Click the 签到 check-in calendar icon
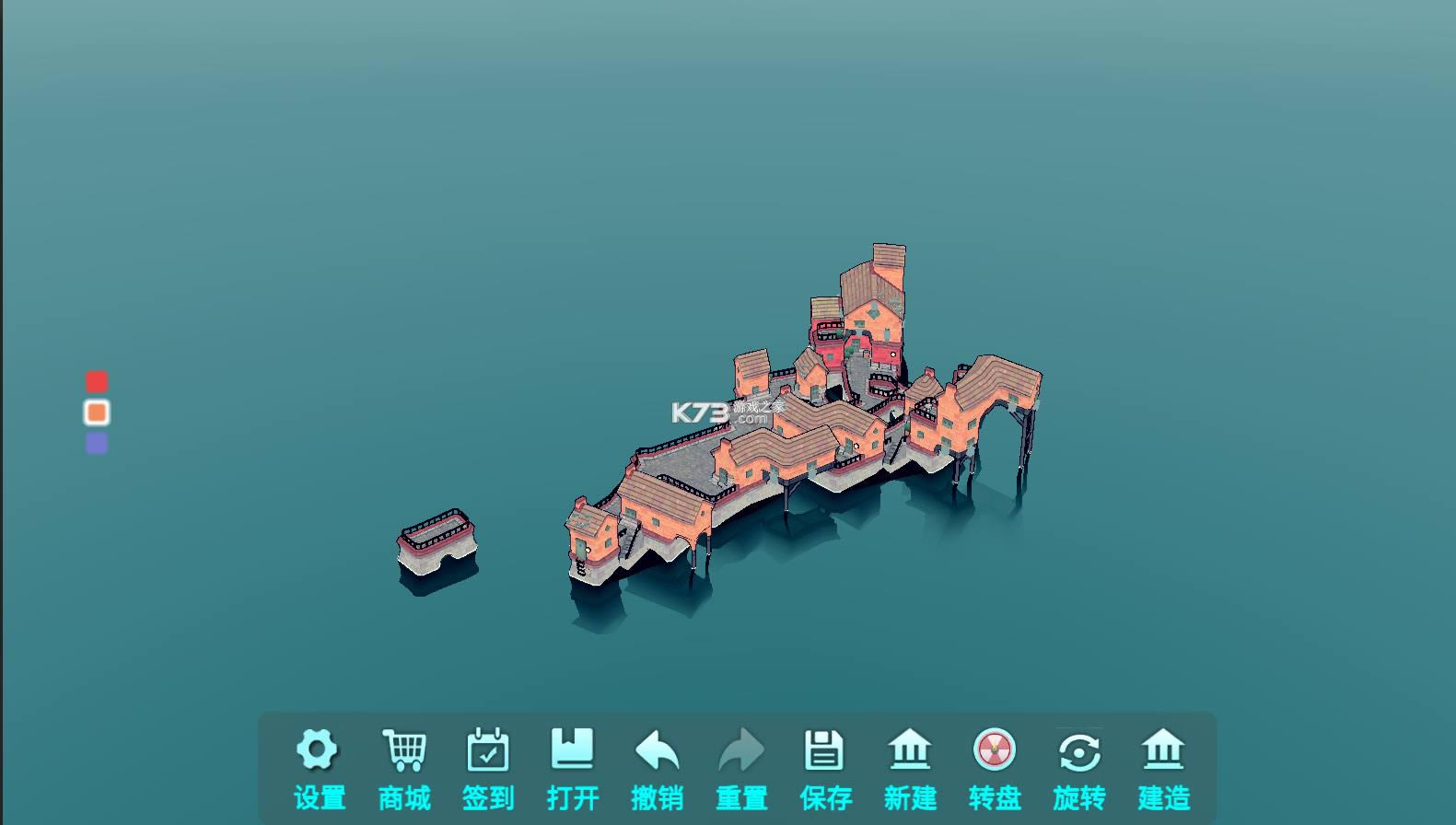This screenshot has width=1456, height=825. 487,749
